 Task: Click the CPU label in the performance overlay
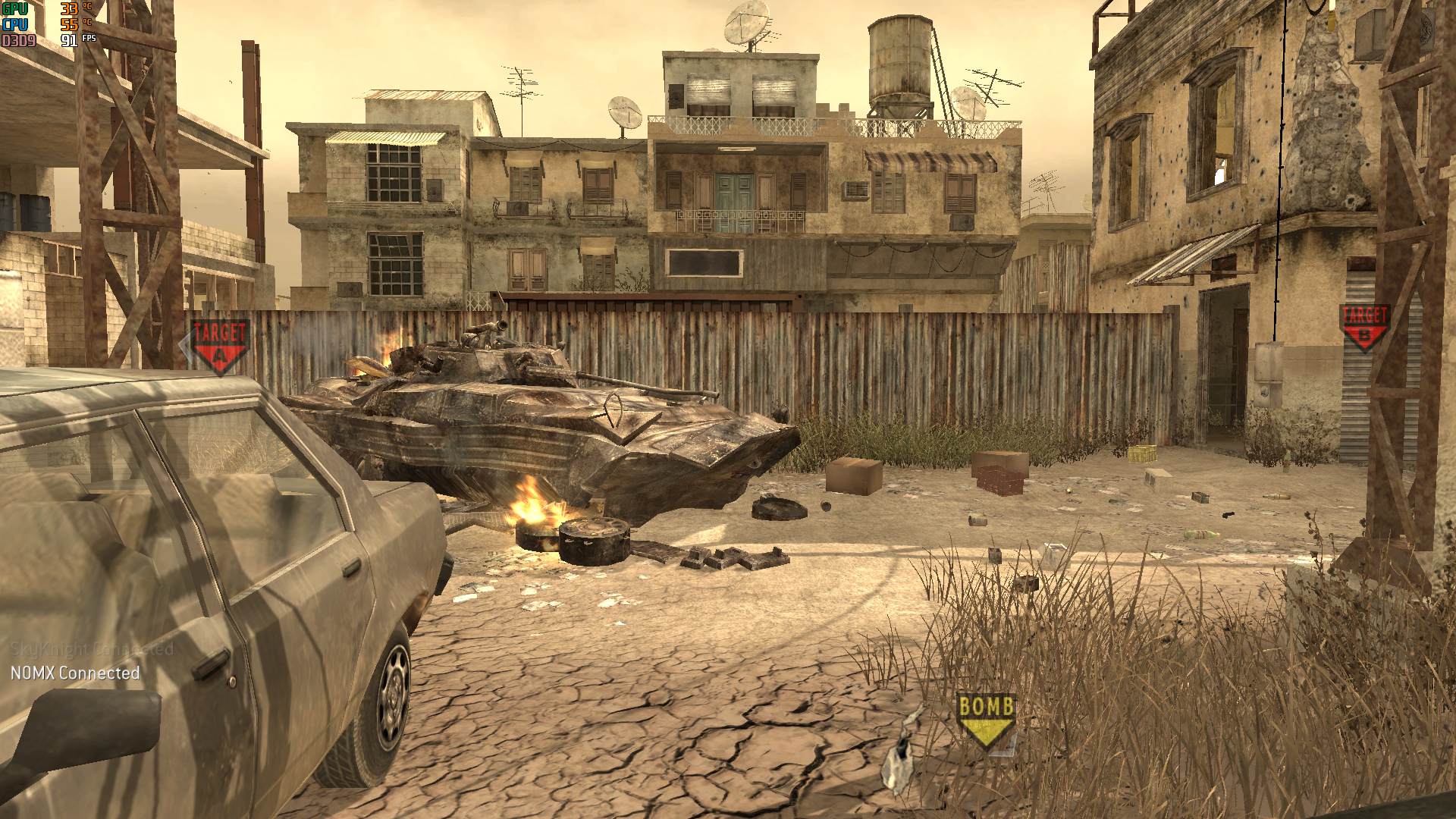coord(14,23)
